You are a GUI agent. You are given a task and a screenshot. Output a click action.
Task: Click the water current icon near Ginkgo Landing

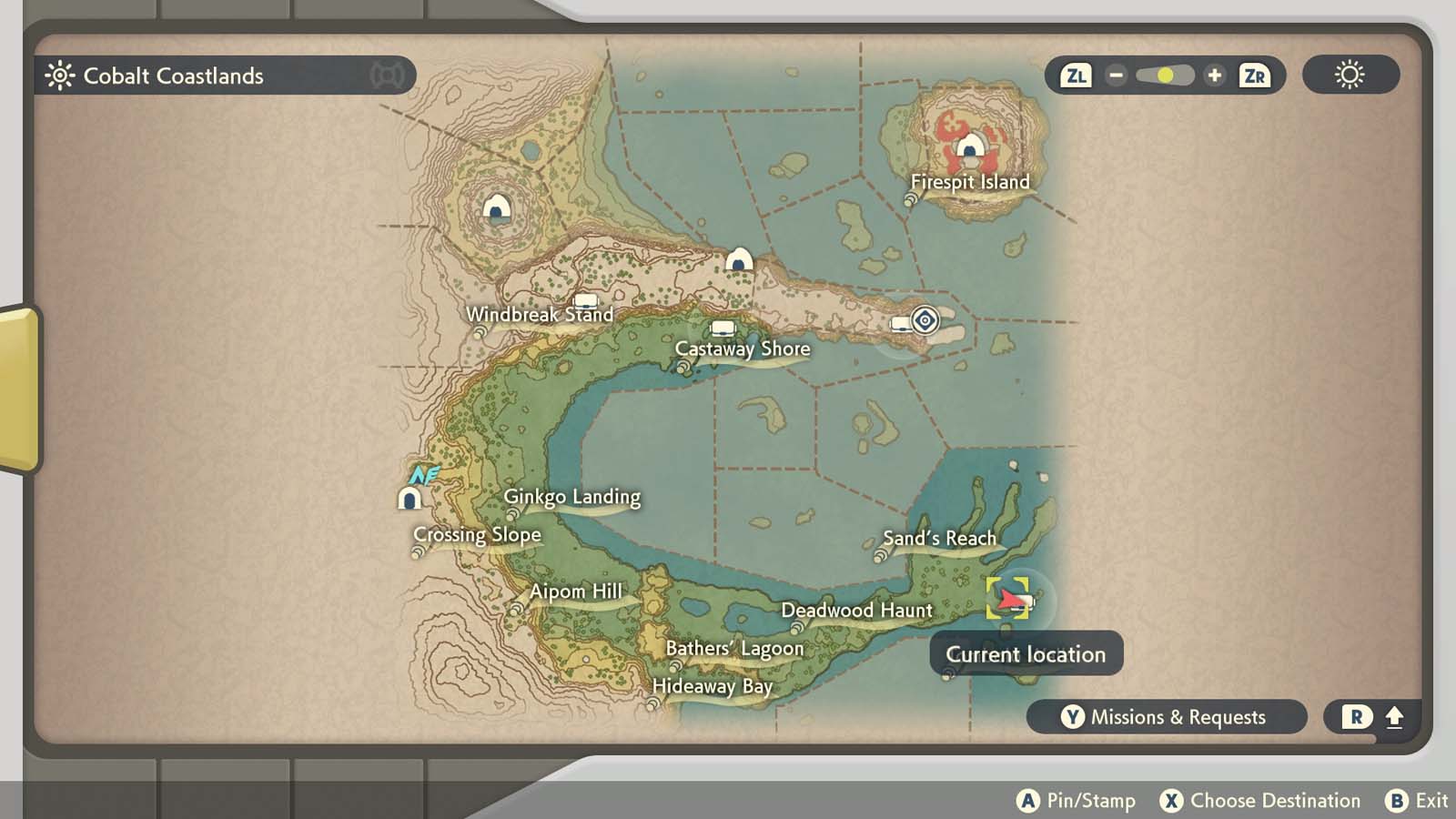[425, 473]
